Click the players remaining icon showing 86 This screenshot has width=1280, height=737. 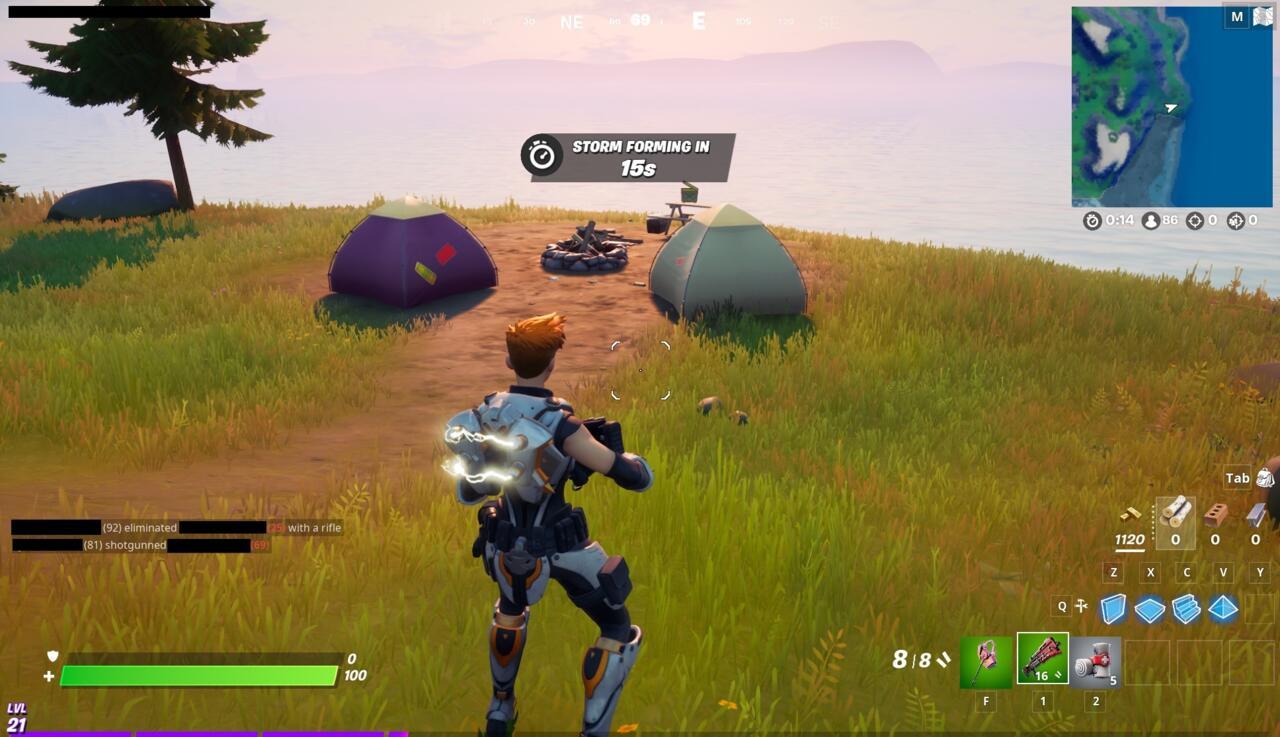(1151, 220)
